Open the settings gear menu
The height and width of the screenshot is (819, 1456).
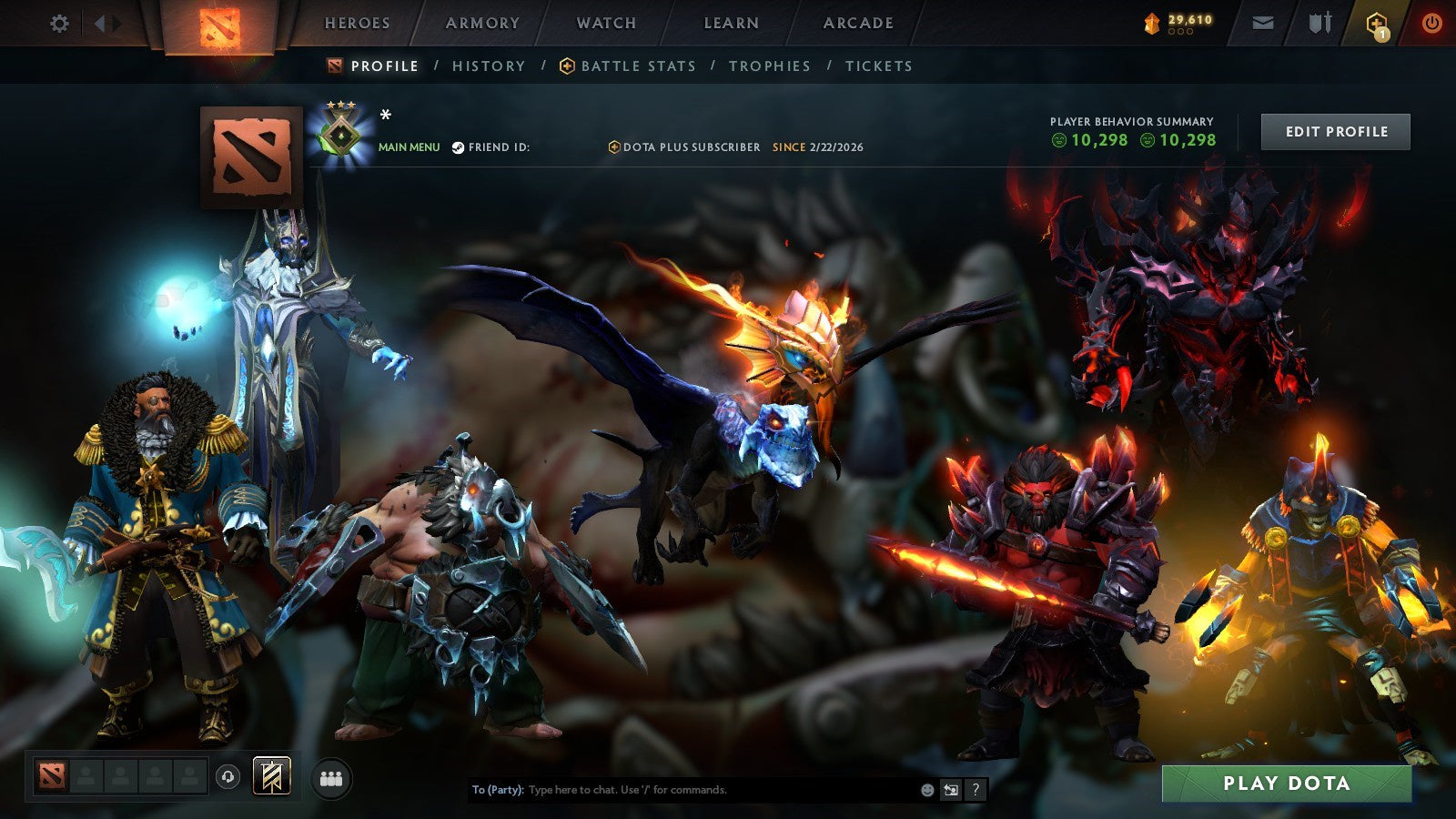click(x=60, y=25)
